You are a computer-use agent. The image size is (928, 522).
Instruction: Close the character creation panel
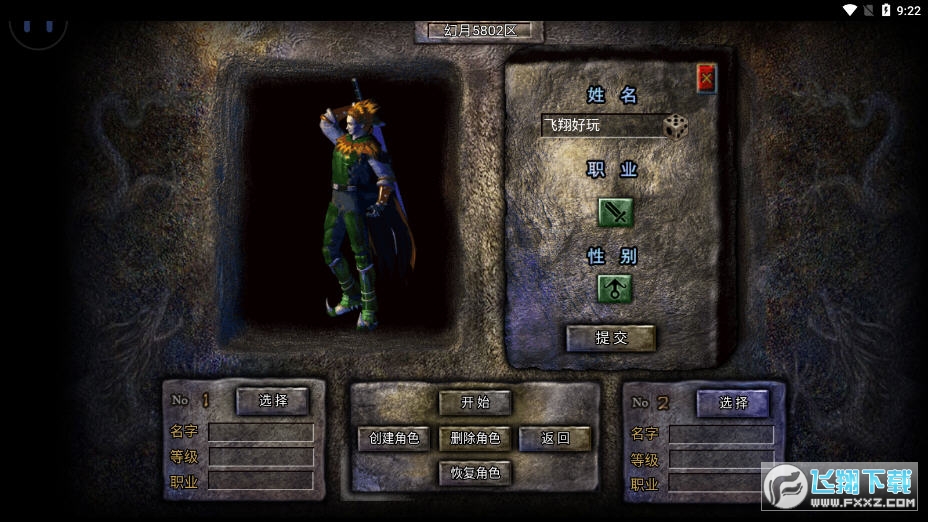click(707, 78)
